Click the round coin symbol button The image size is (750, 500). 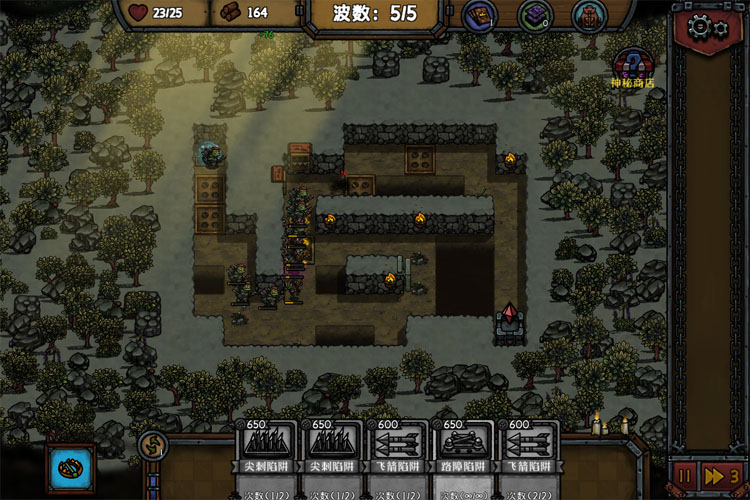coord(153,445)
